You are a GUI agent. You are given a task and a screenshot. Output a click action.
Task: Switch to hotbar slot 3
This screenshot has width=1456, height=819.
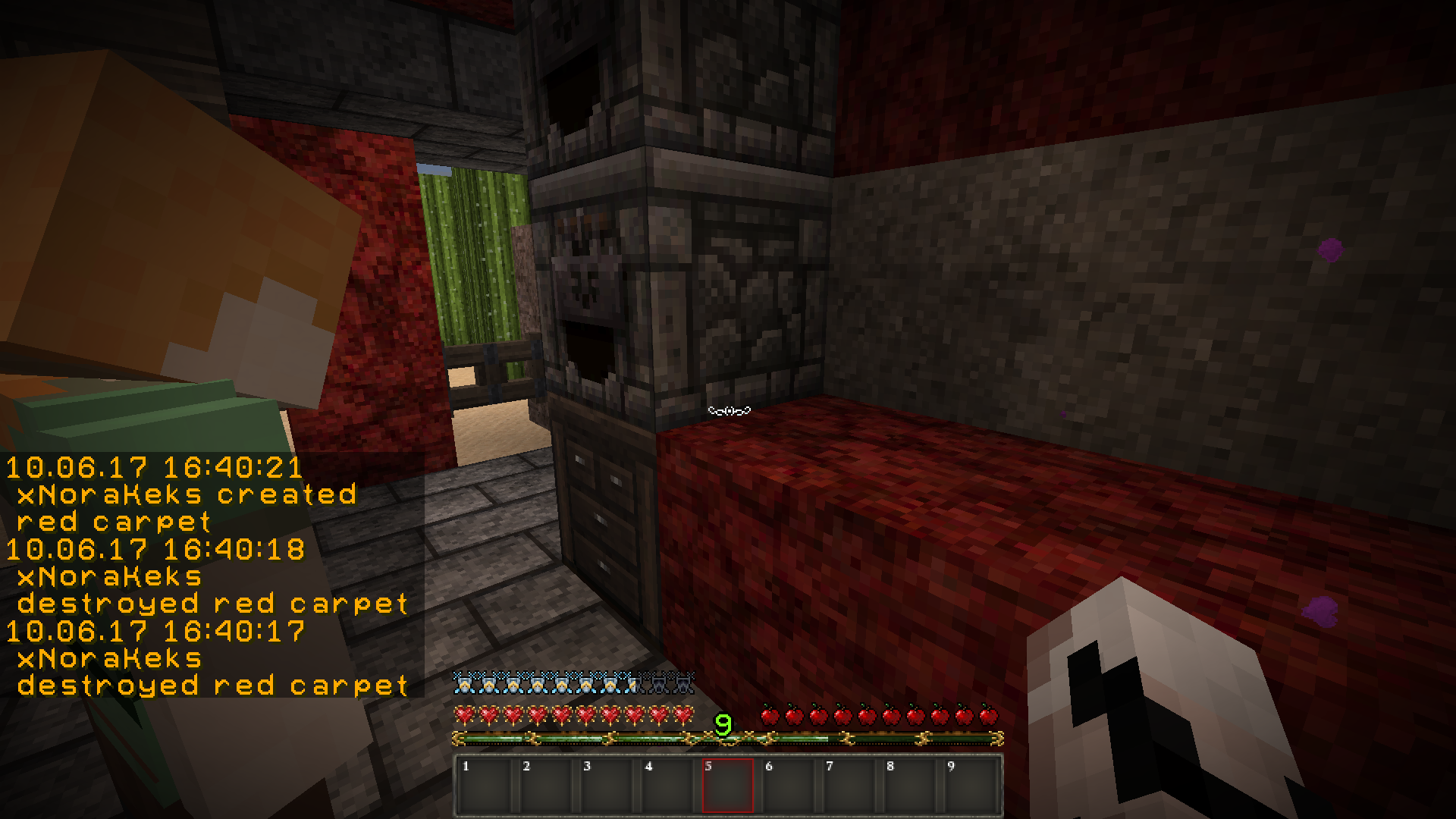click(607, 786)
